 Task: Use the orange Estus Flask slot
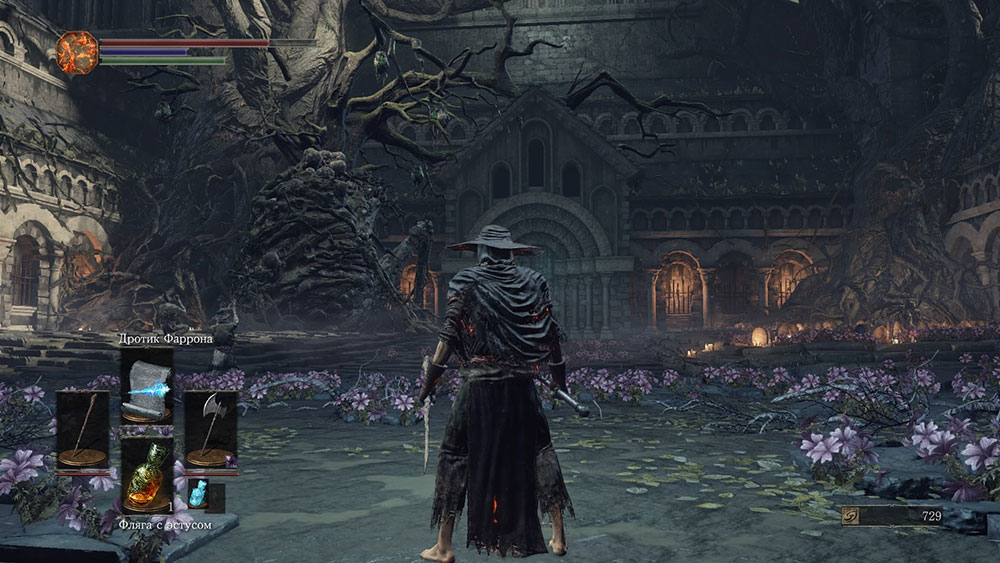(x=146, y=475)
